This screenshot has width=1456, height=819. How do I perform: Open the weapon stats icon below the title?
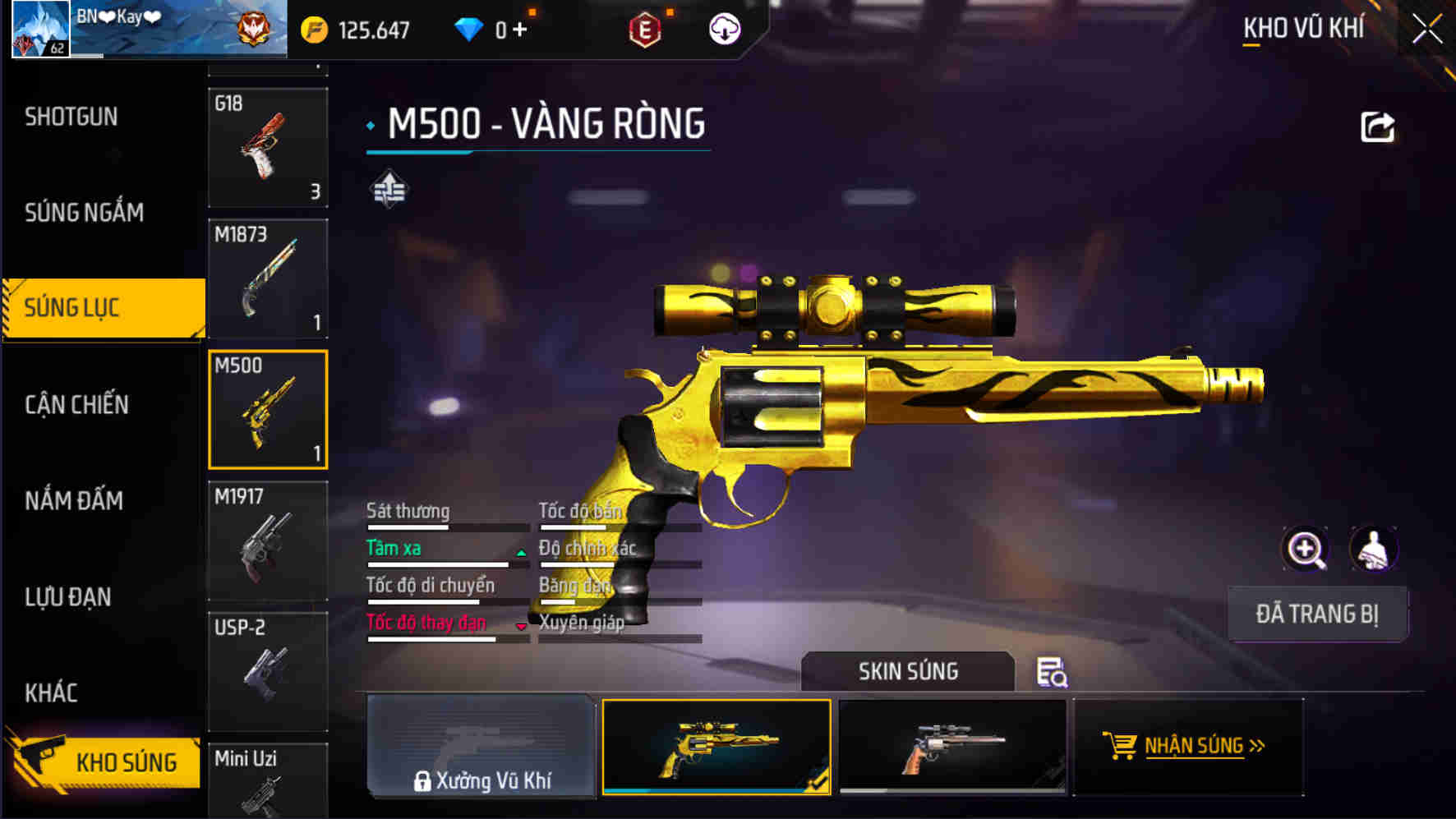click(388, 189)
